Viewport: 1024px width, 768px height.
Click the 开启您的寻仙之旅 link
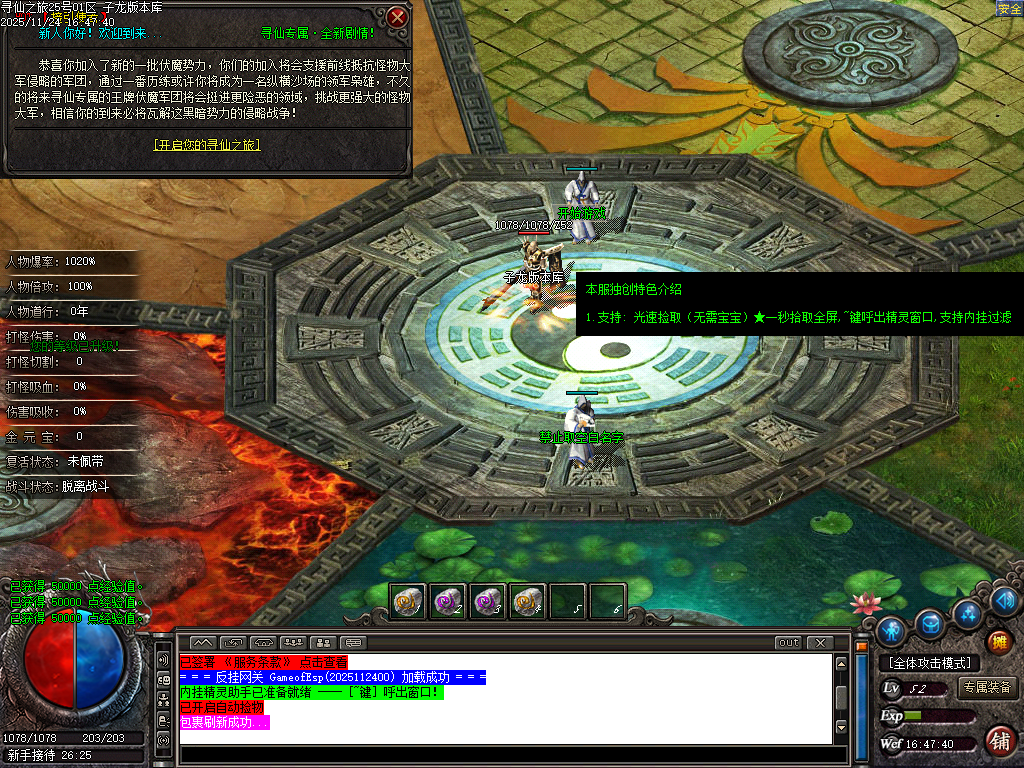(x=207, y=145)
